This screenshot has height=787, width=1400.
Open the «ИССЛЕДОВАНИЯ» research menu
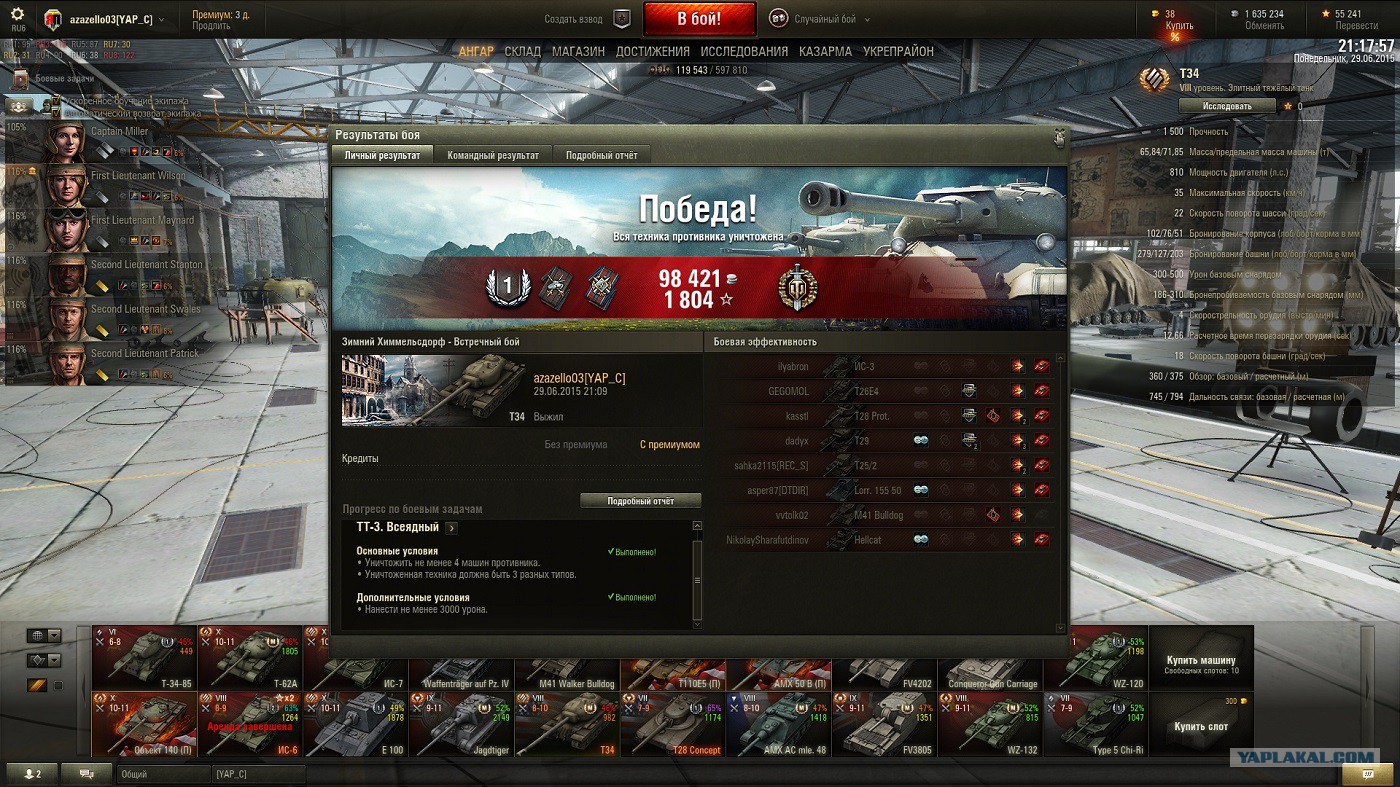tap(744, 51)
